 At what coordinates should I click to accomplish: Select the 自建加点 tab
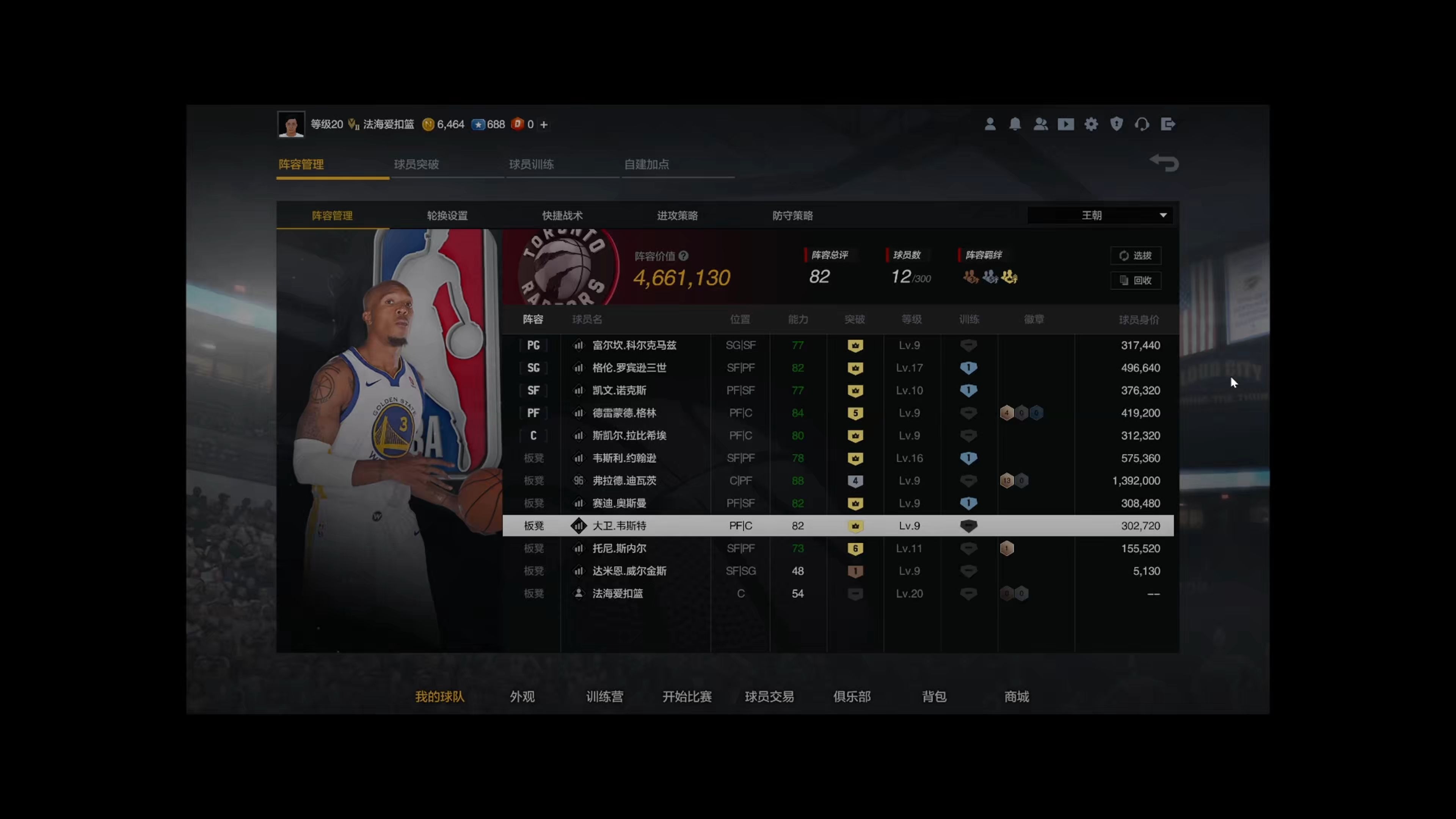click(646, 165)
